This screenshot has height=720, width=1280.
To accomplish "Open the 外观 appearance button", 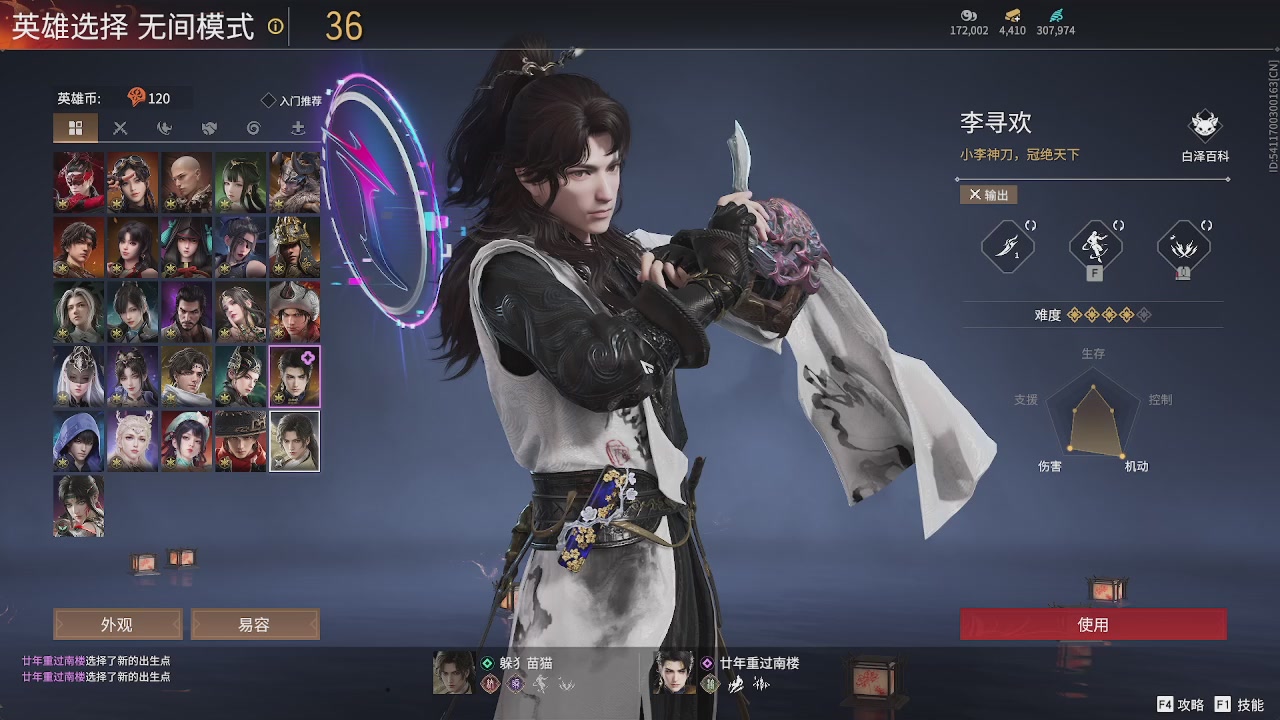I will click(116, 624).
